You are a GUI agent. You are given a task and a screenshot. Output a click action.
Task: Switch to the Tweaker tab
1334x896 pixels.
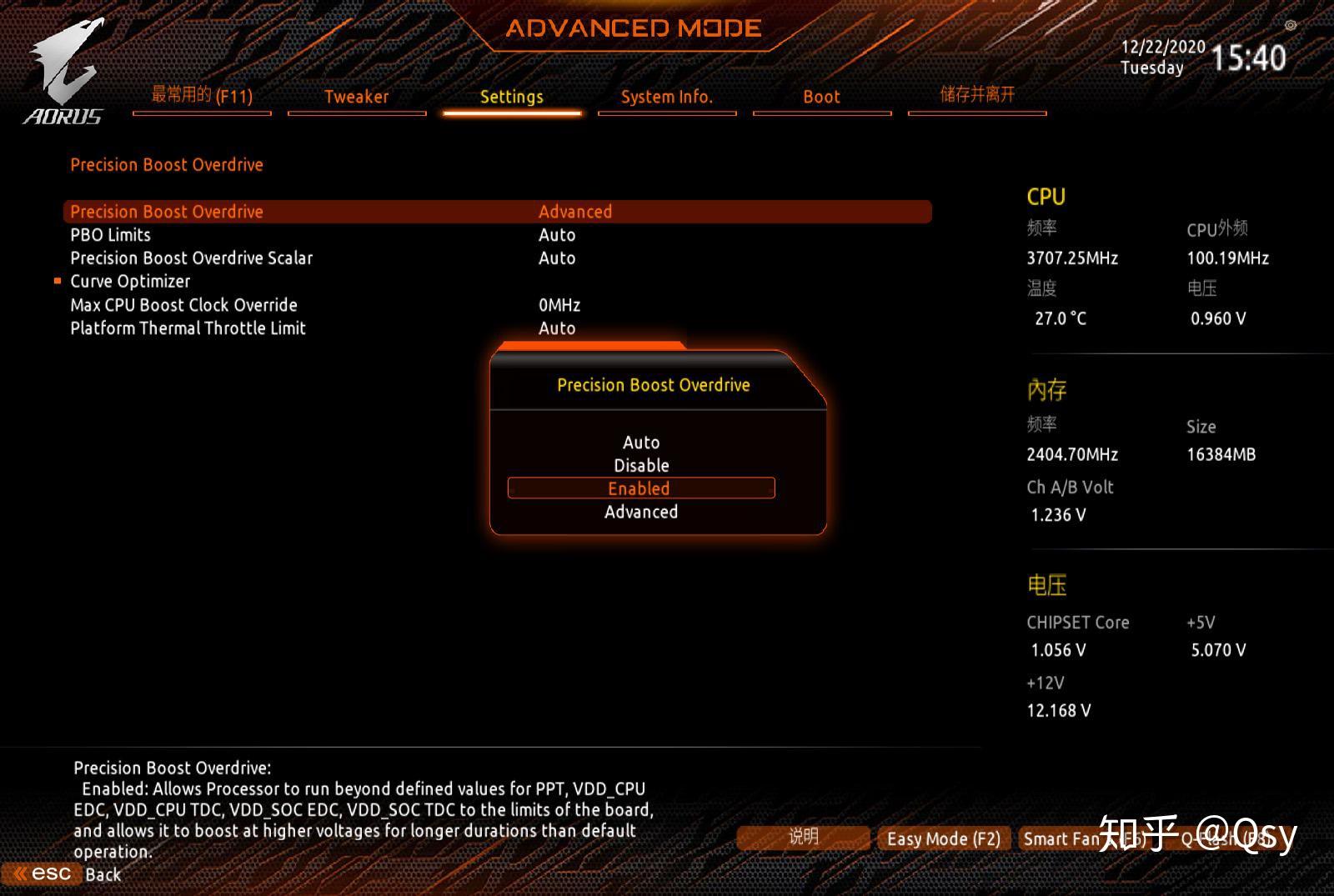coord(356,97)
